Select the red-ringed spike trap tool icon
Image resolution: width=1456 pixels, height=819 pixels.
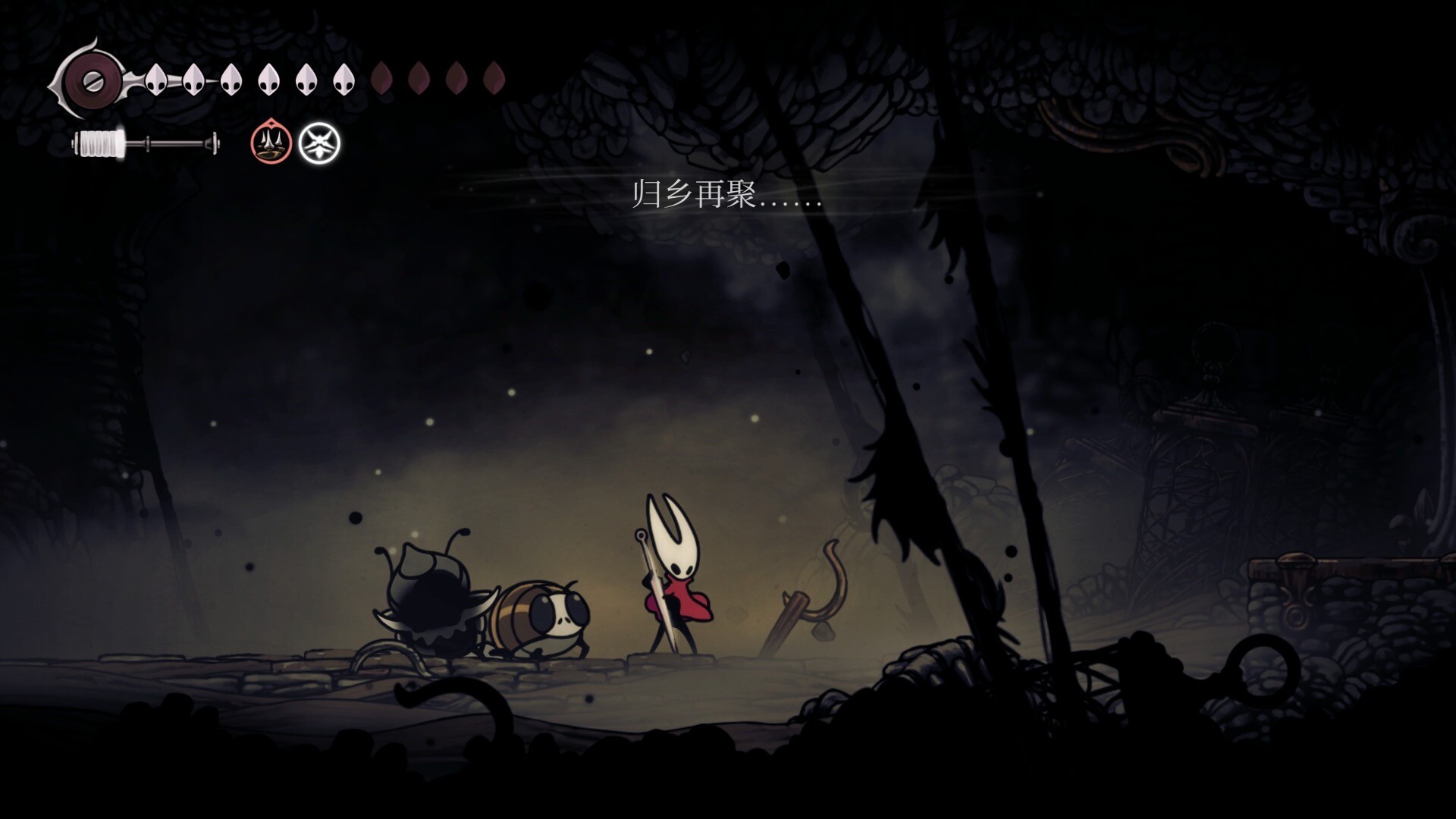pos(271,143)
